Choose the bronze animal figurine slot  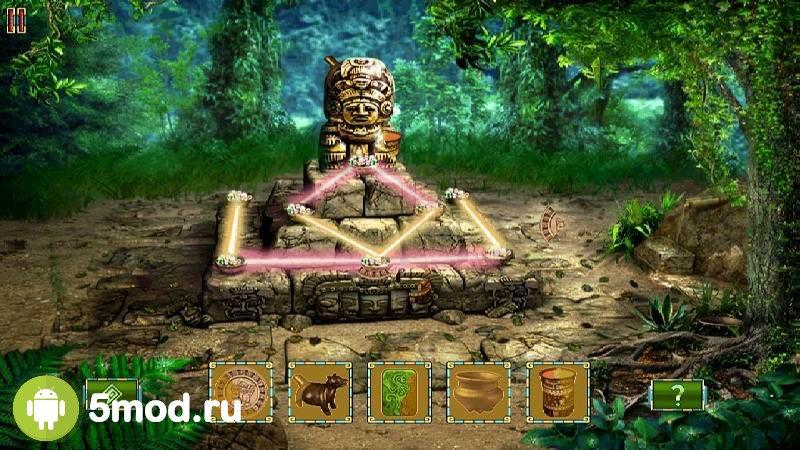tap(319, 392)
